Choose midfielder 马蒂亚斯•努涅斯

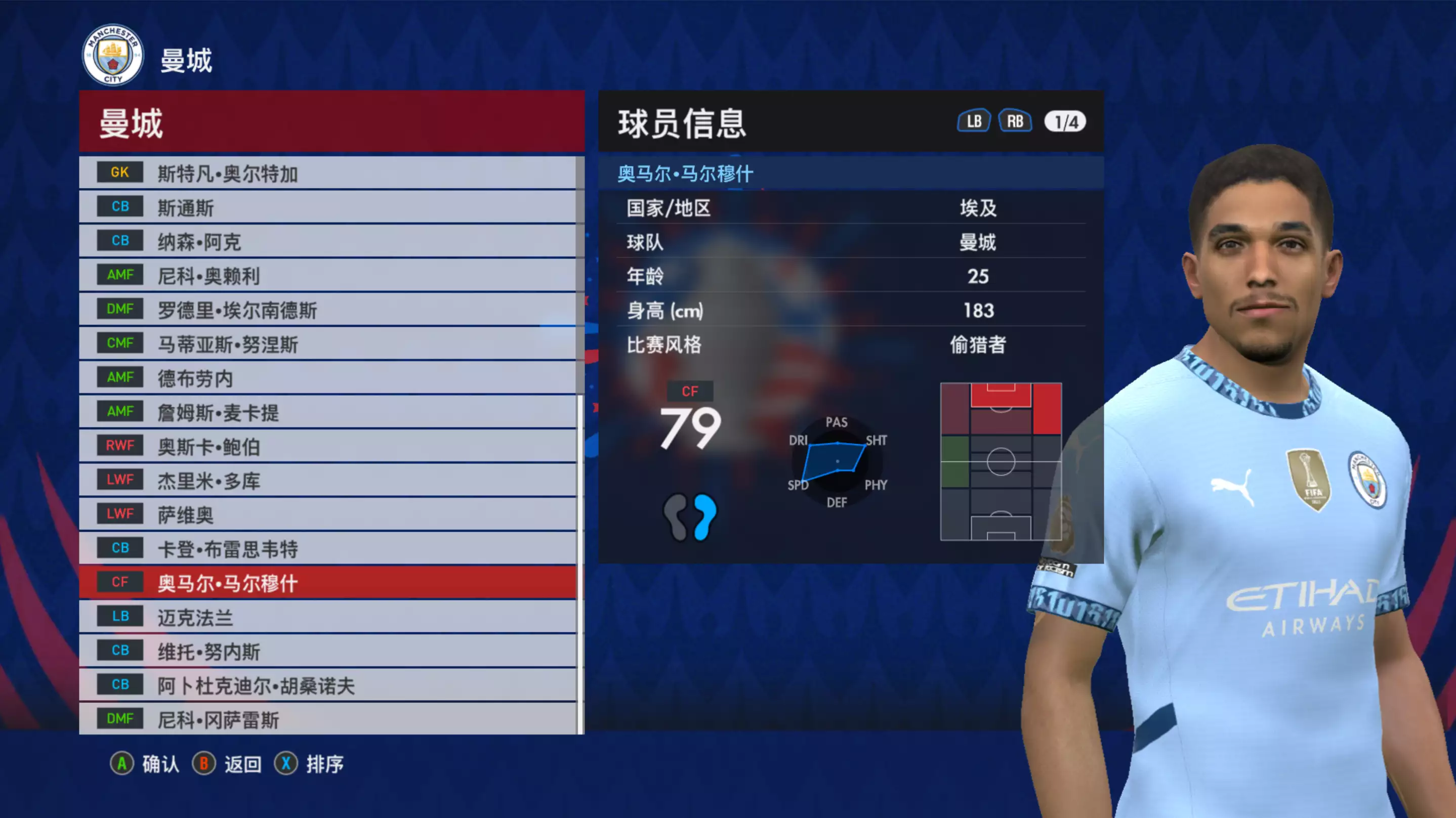pyautogui.click(x=328, y=344)
